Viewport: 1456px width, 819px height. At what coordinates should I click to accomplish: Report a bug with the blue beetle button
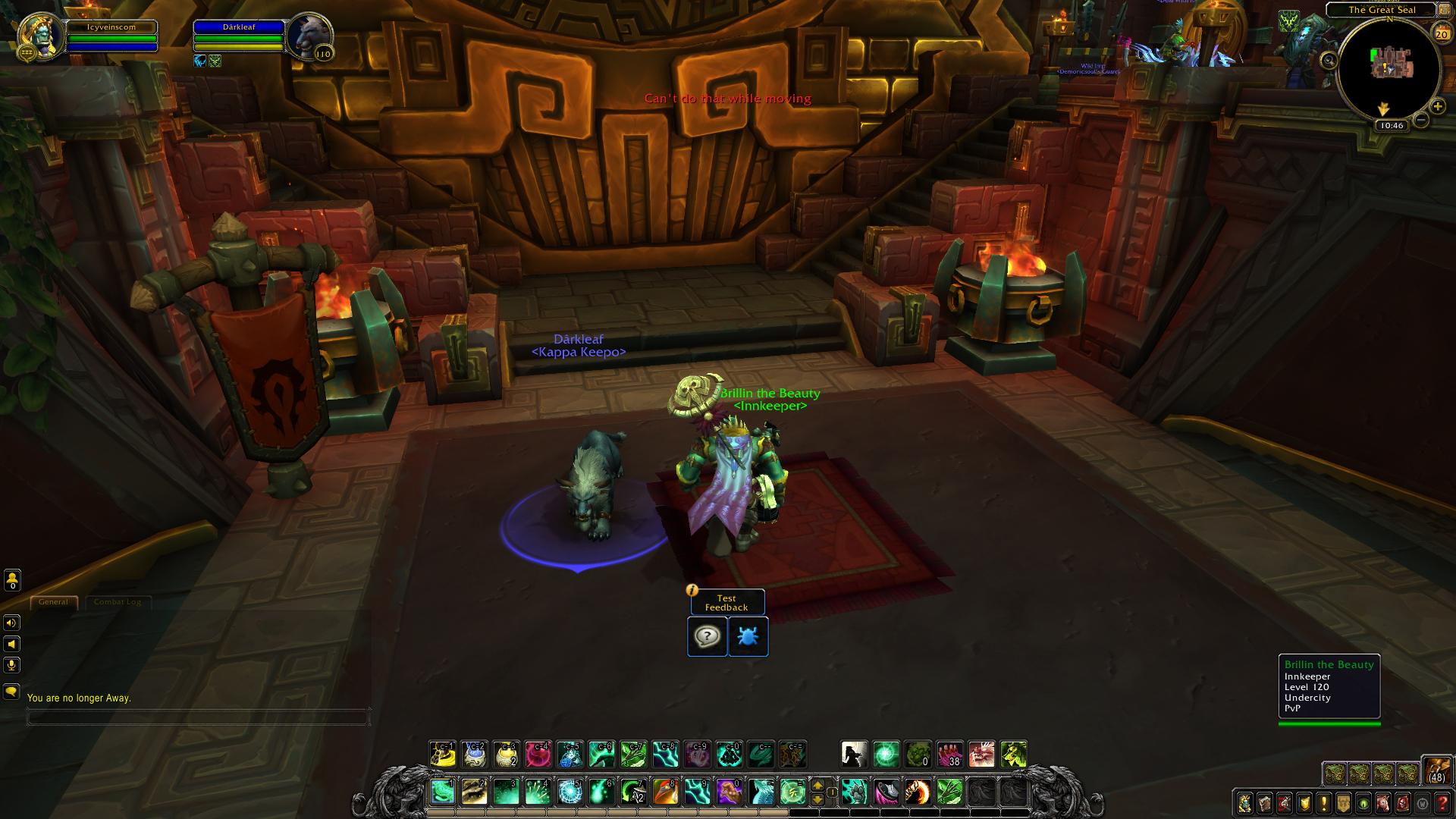click(x=748, y=636)
